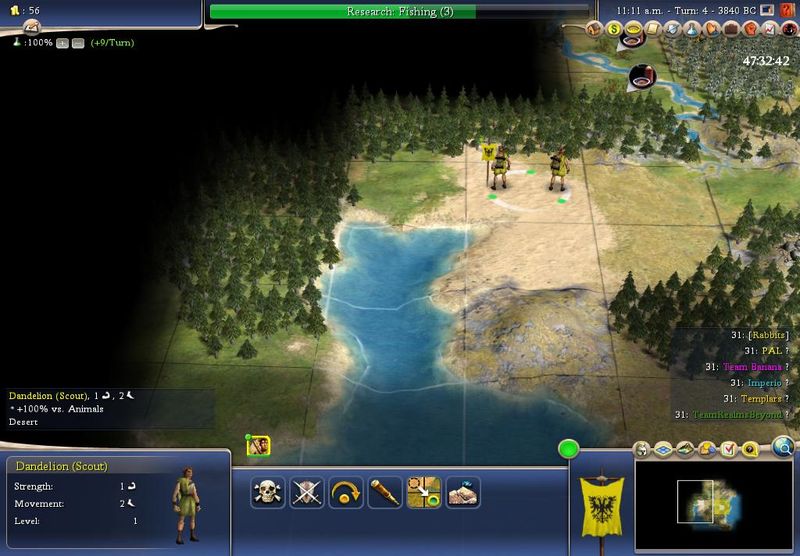Viewport: 800px width, 556px height.
Task: Open the globe view magnifier button
Action: (783, 447)
